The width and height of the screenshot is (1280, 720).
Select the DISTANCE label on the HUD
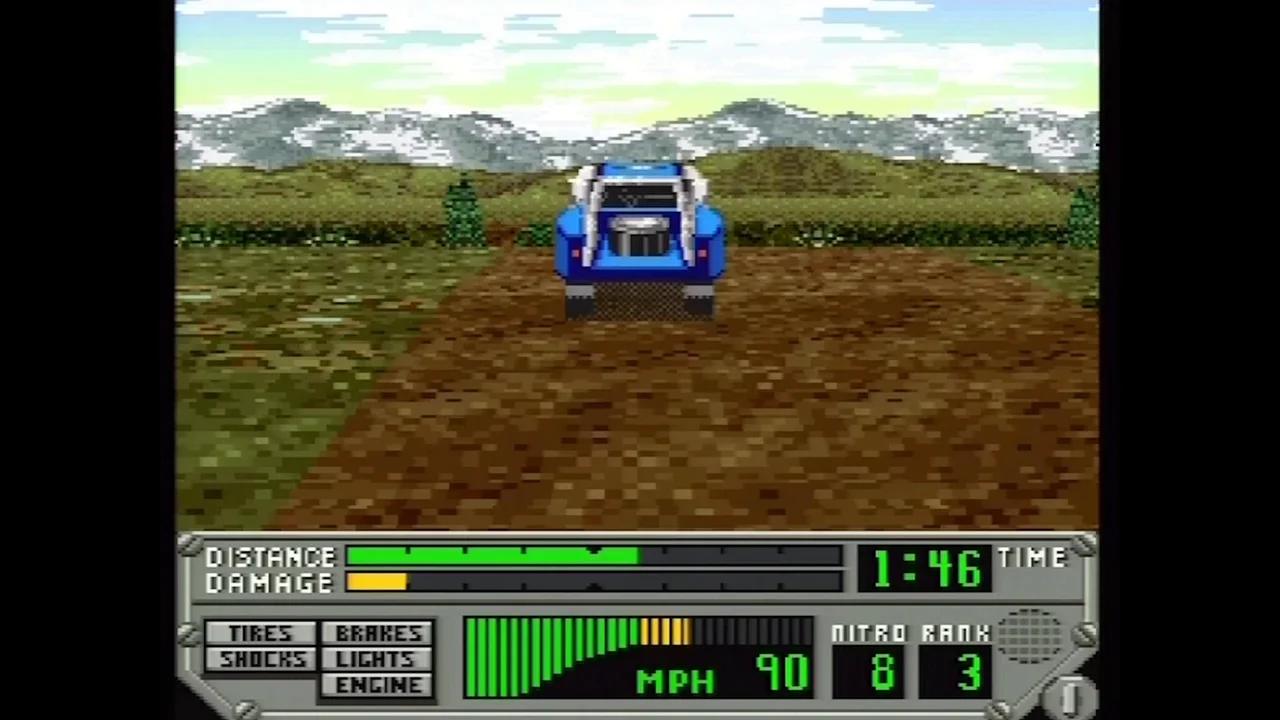270,557
